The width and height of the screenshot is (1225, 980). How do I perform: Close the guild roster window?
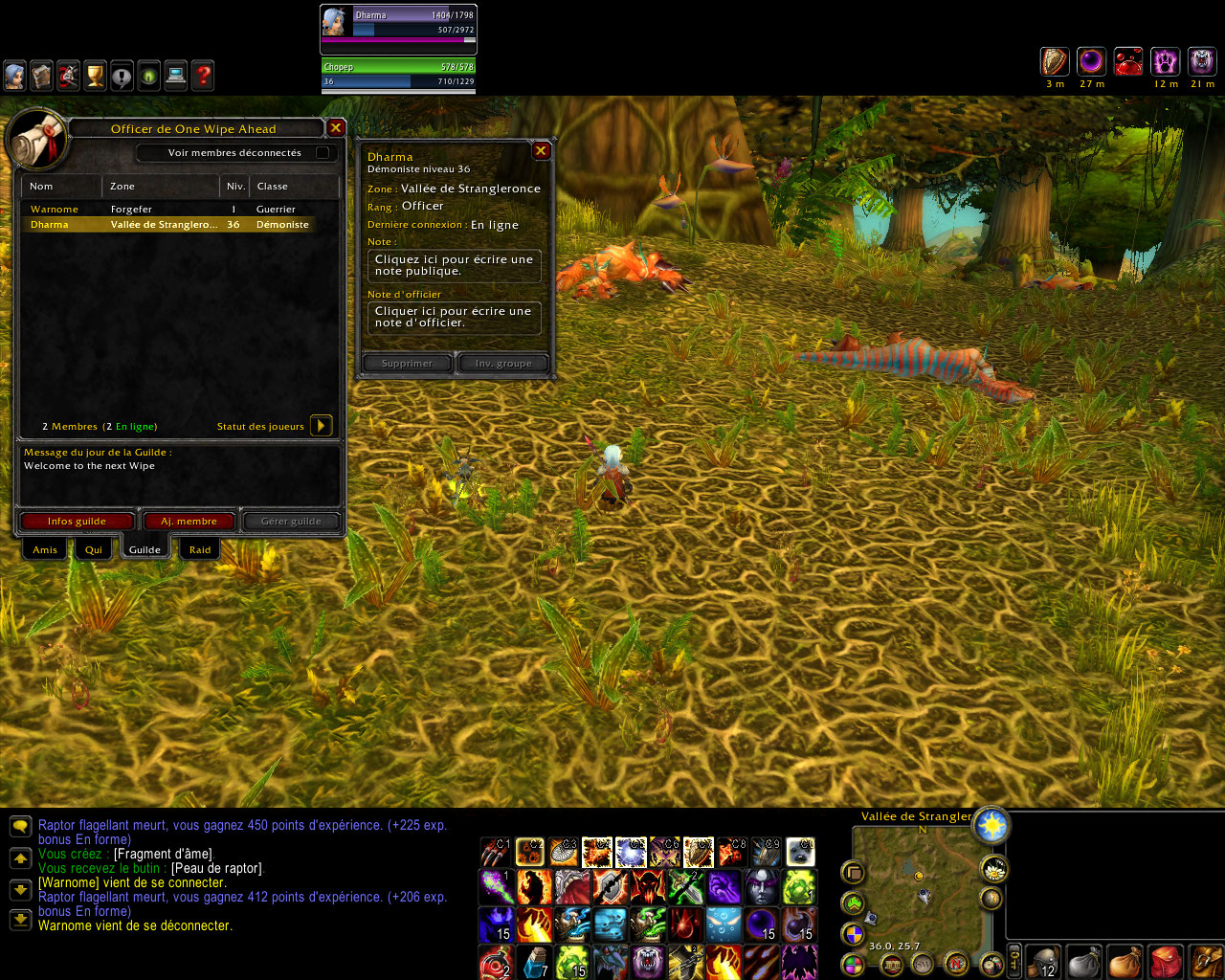[336, 128]
